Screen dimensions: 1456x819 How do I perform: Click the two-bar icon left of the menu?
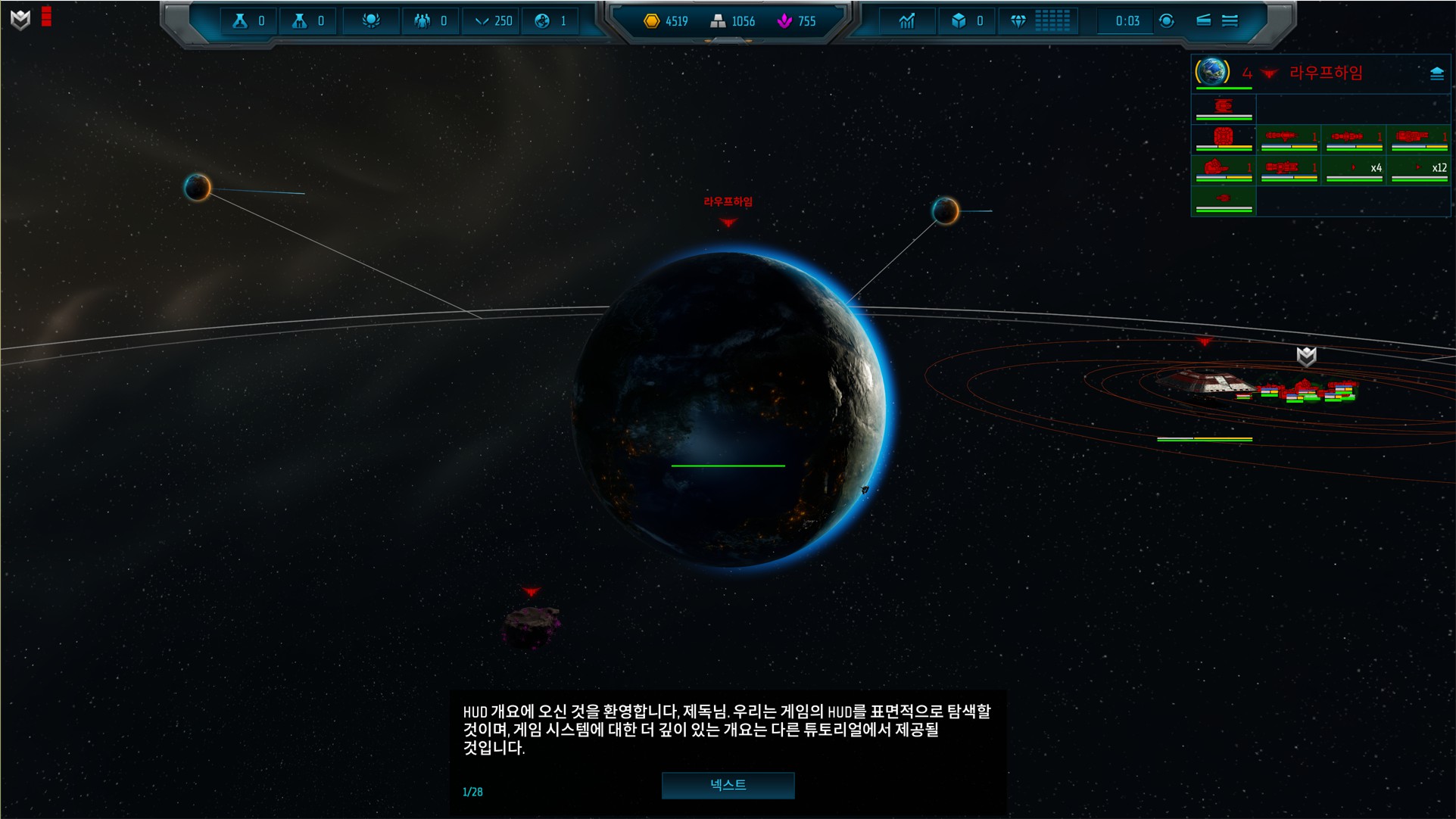coord(1203,21)
